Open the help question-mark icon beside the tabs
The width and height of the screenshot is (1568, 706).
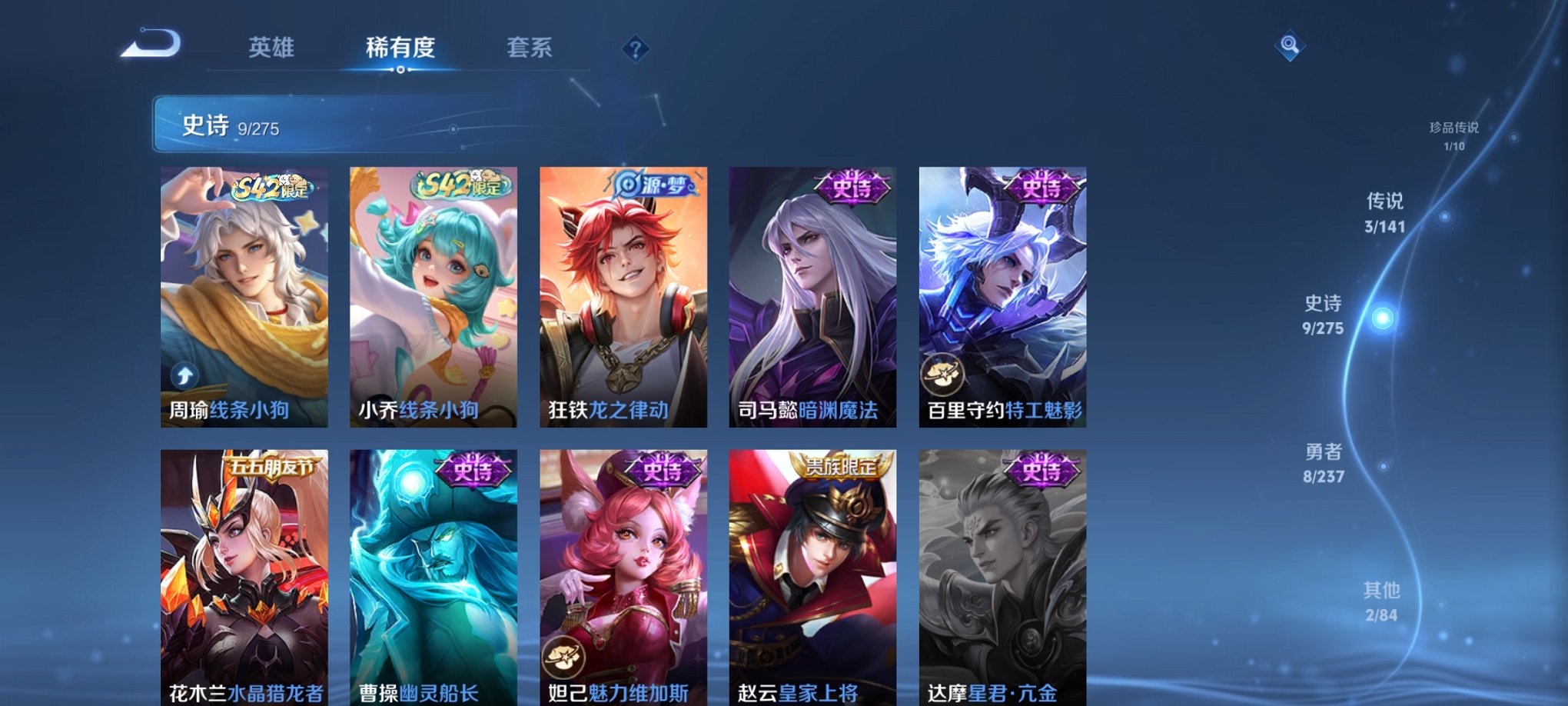(x=635, y=50)
